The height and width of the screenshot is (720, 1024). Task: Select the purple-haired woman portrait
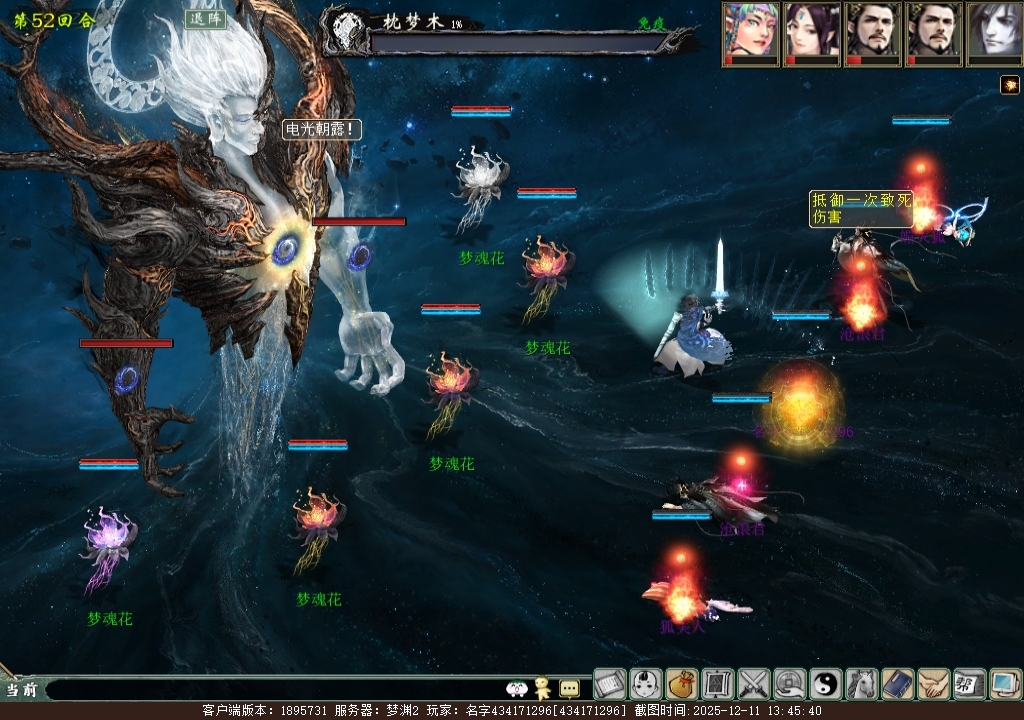point(813,32)
